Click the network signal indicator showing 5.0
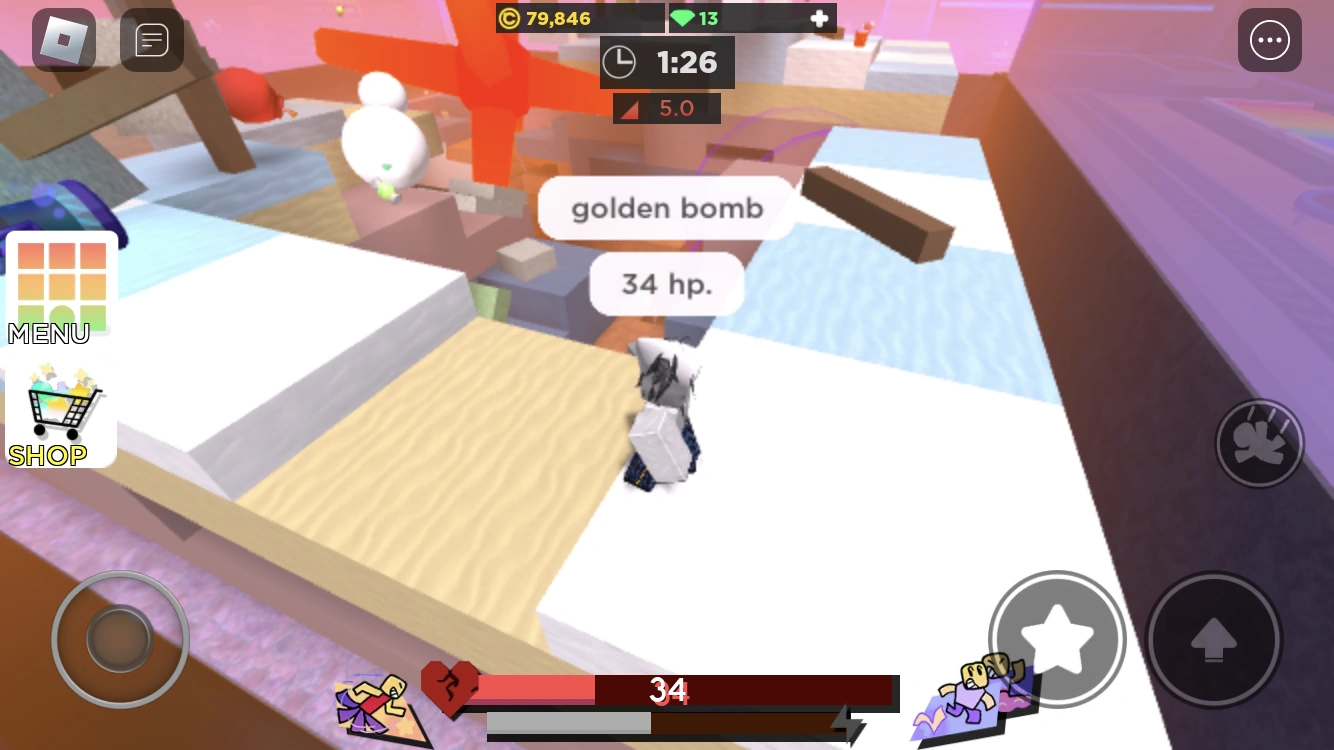 point(667,108)
